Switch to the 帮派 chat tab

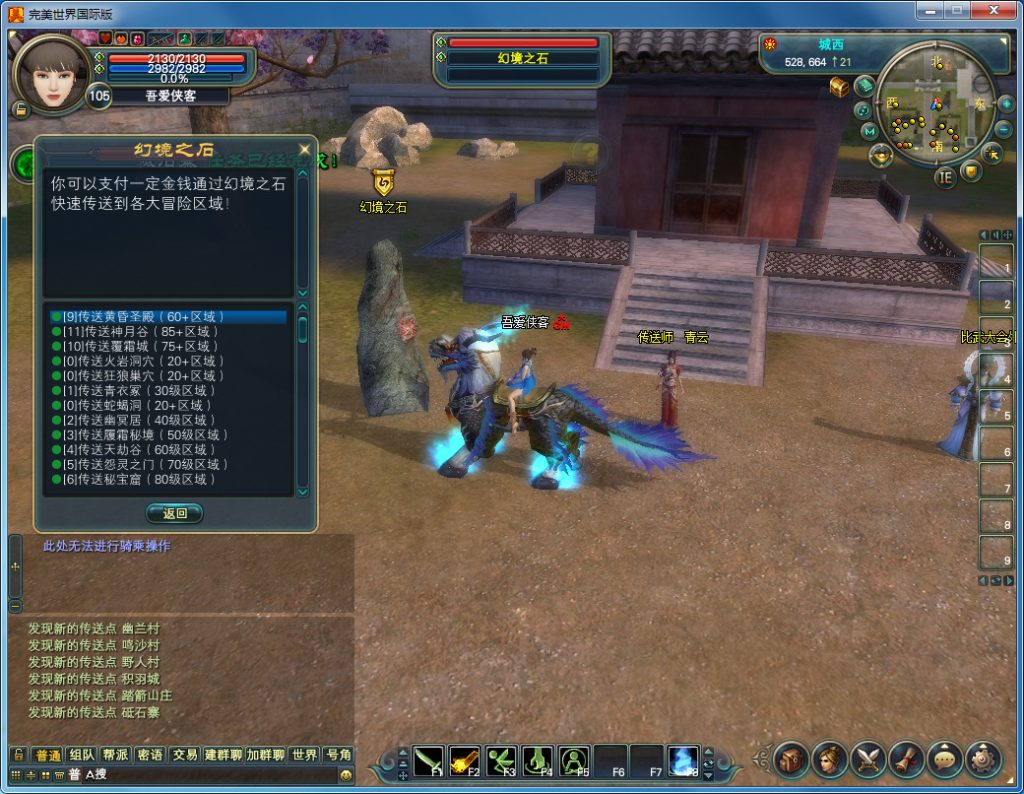116,755
